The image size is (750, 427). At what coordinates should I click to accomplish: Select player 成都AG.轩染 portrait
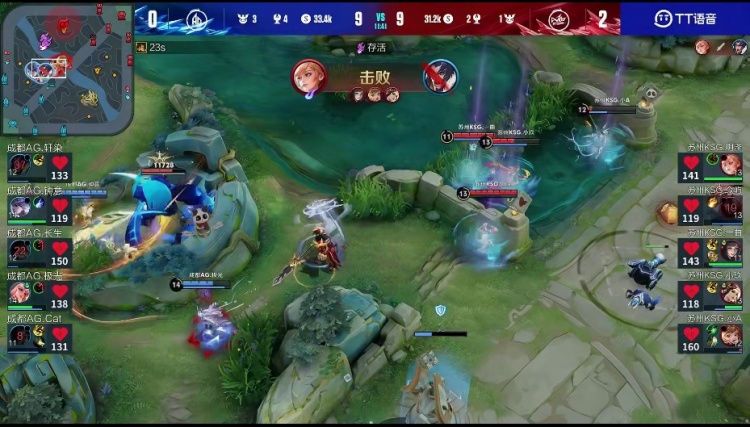point(22,168)
